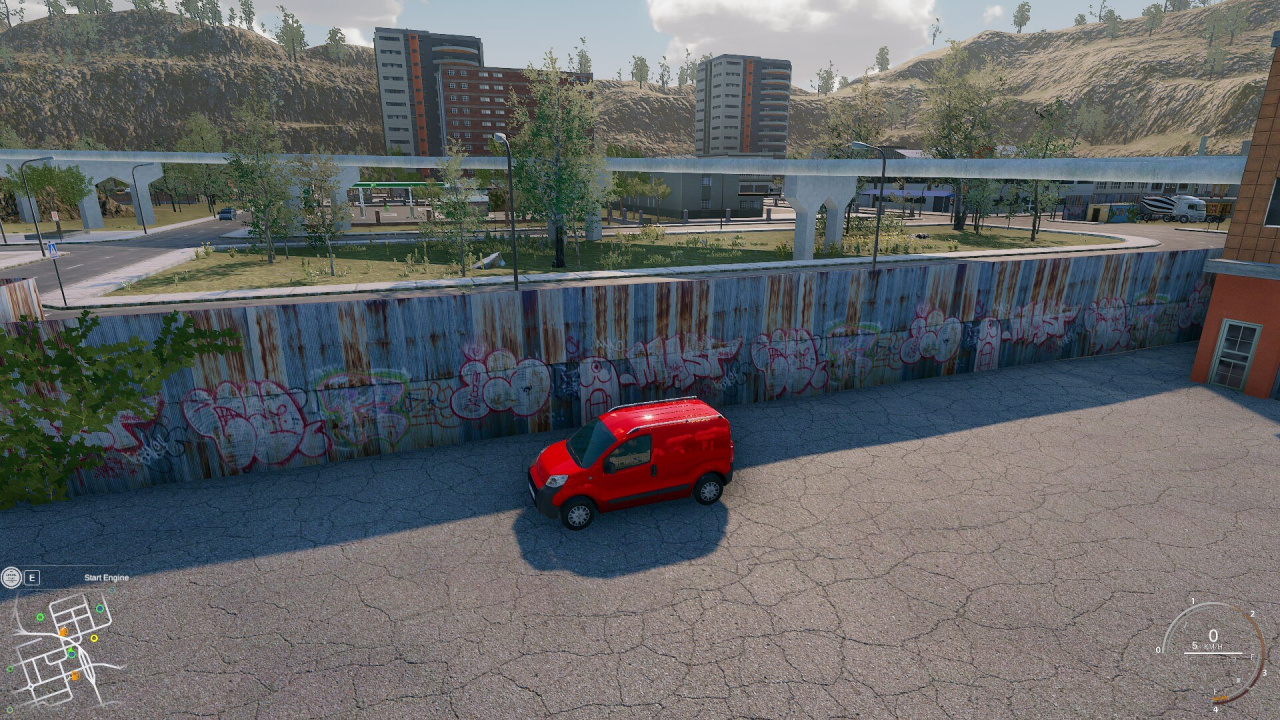Click the round emblem icon beside Start Engine
The width and height of the screenshot is (1280, 720).
[x=11, y=577]
